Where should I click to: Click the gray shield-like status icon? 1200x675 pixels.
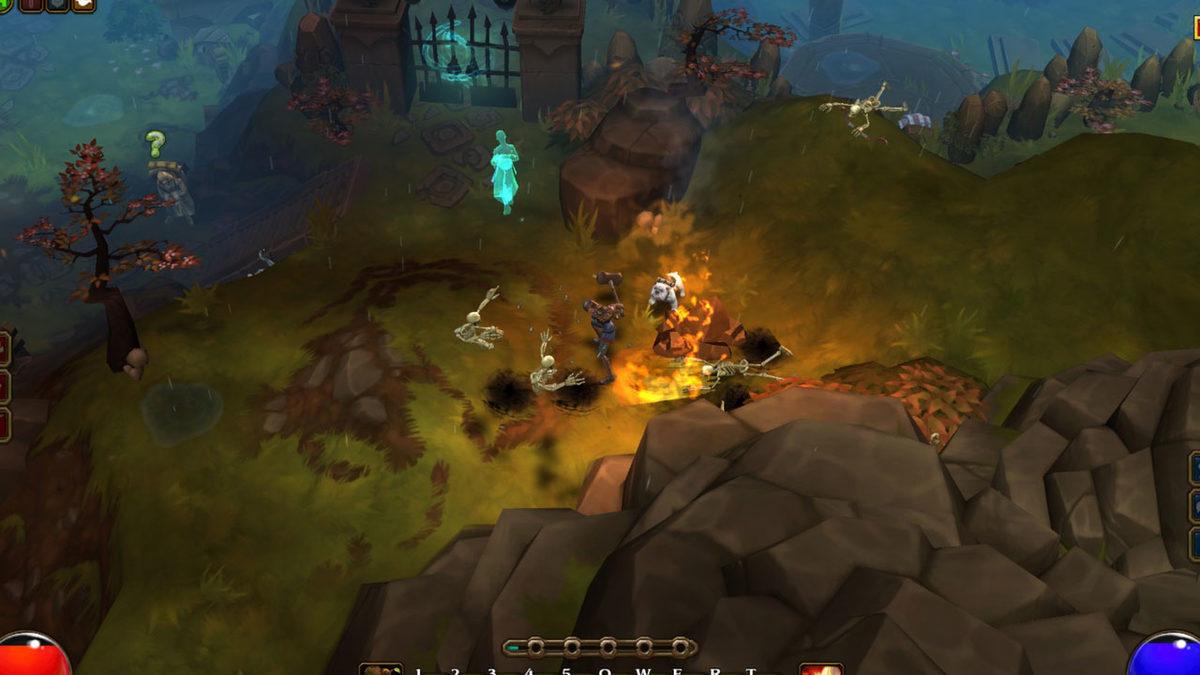pos(57,4)
